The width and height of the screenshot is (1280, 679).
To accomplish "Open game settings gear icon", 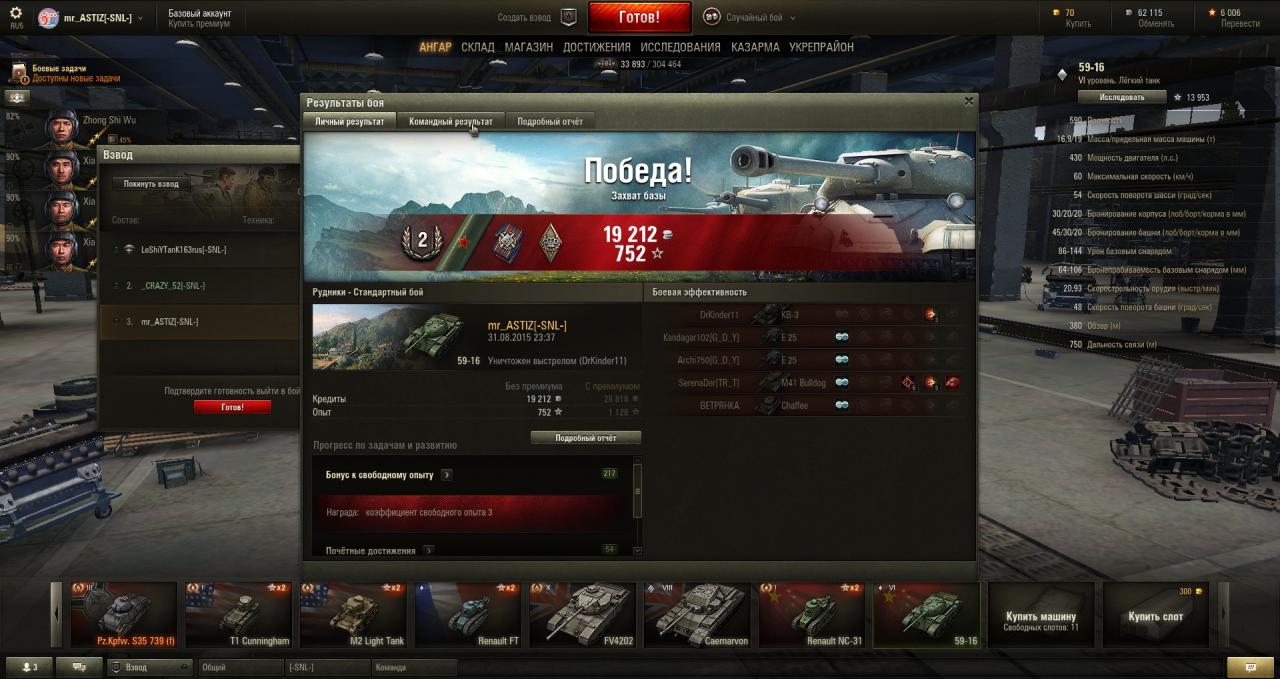I will 16,13.
